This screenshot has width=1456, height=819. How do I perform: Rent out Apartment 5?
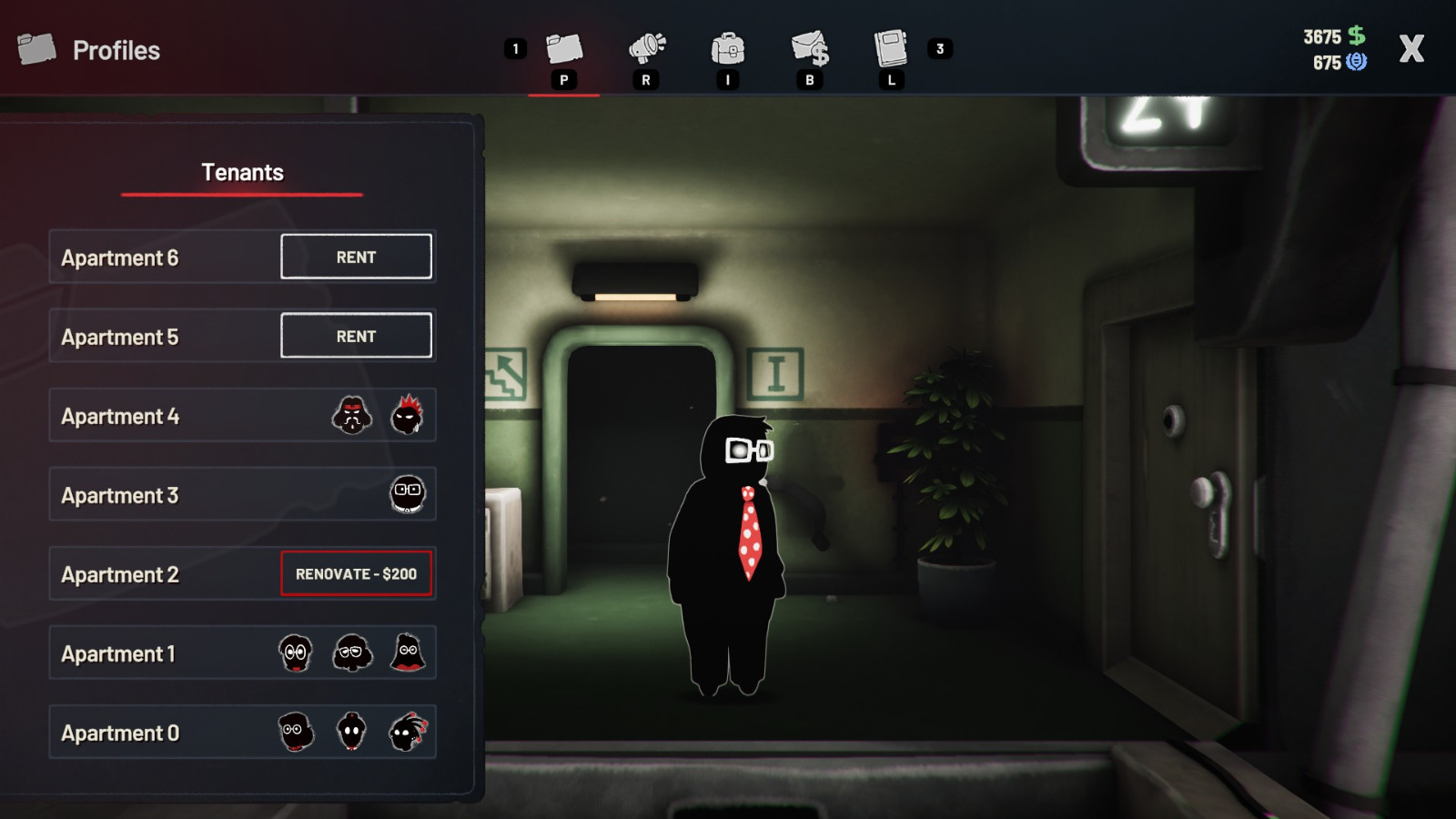[x=356, y=335]
